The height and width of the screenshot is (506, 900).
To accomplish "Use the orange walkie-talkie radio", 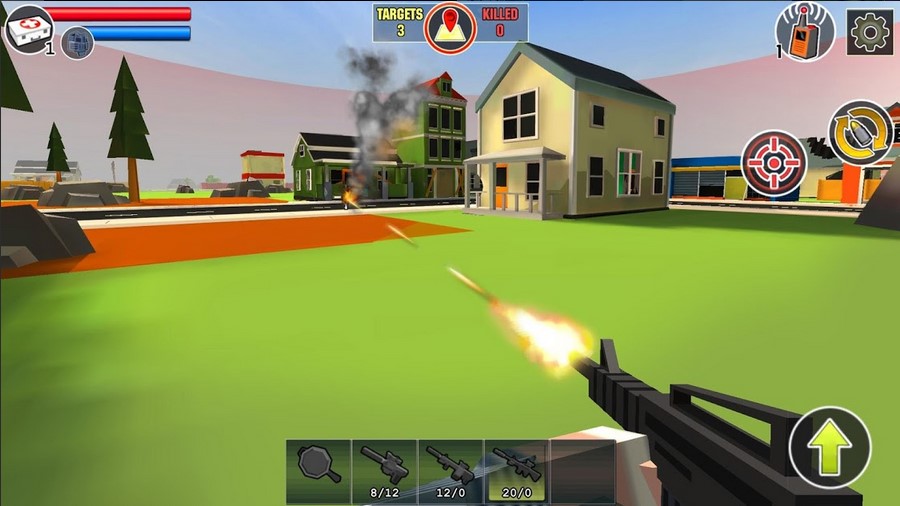I will pyautogui.click(x=805, y=32).
